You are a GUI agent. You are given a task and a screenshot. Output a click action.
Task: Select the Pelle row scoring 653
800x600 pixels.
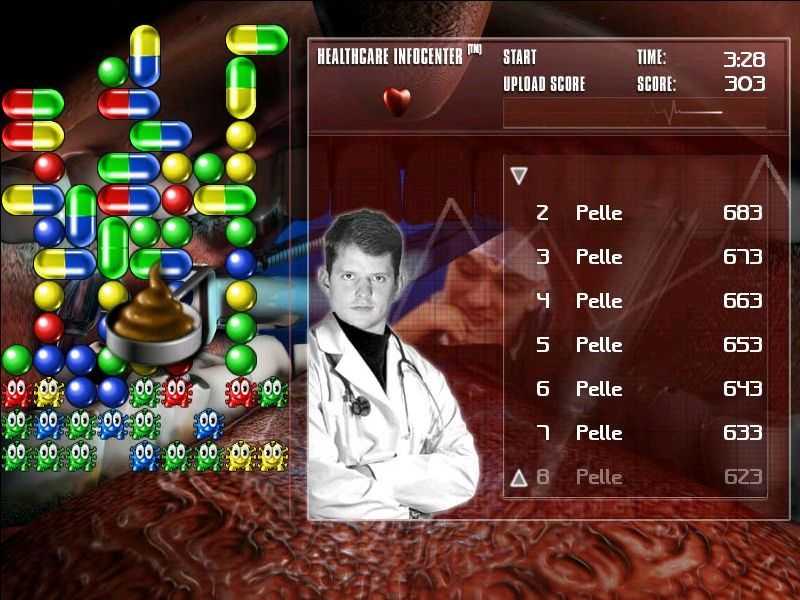click(x=648, y=345)
